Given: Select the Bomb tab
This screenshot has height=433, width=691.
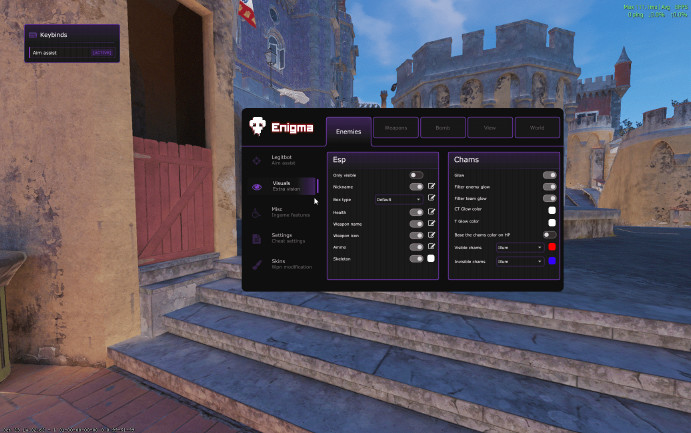Looking at the screenshot, I should [x=442, y=128].
